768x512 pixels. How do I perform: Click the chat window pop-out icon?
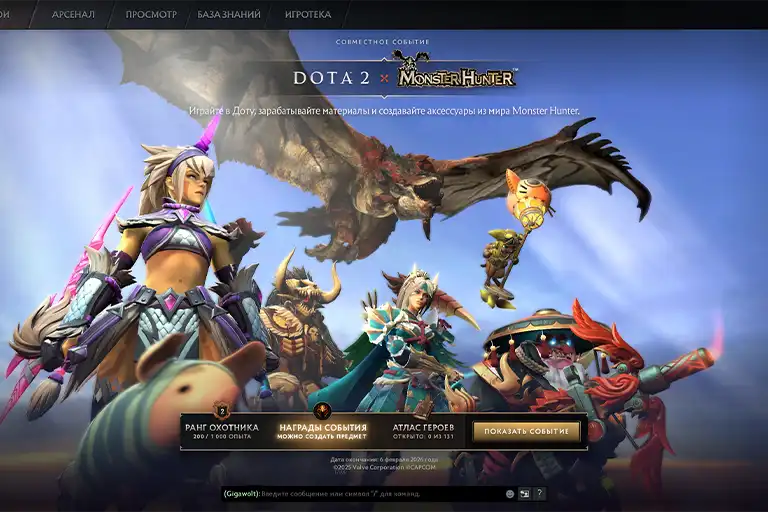[524, 494]
